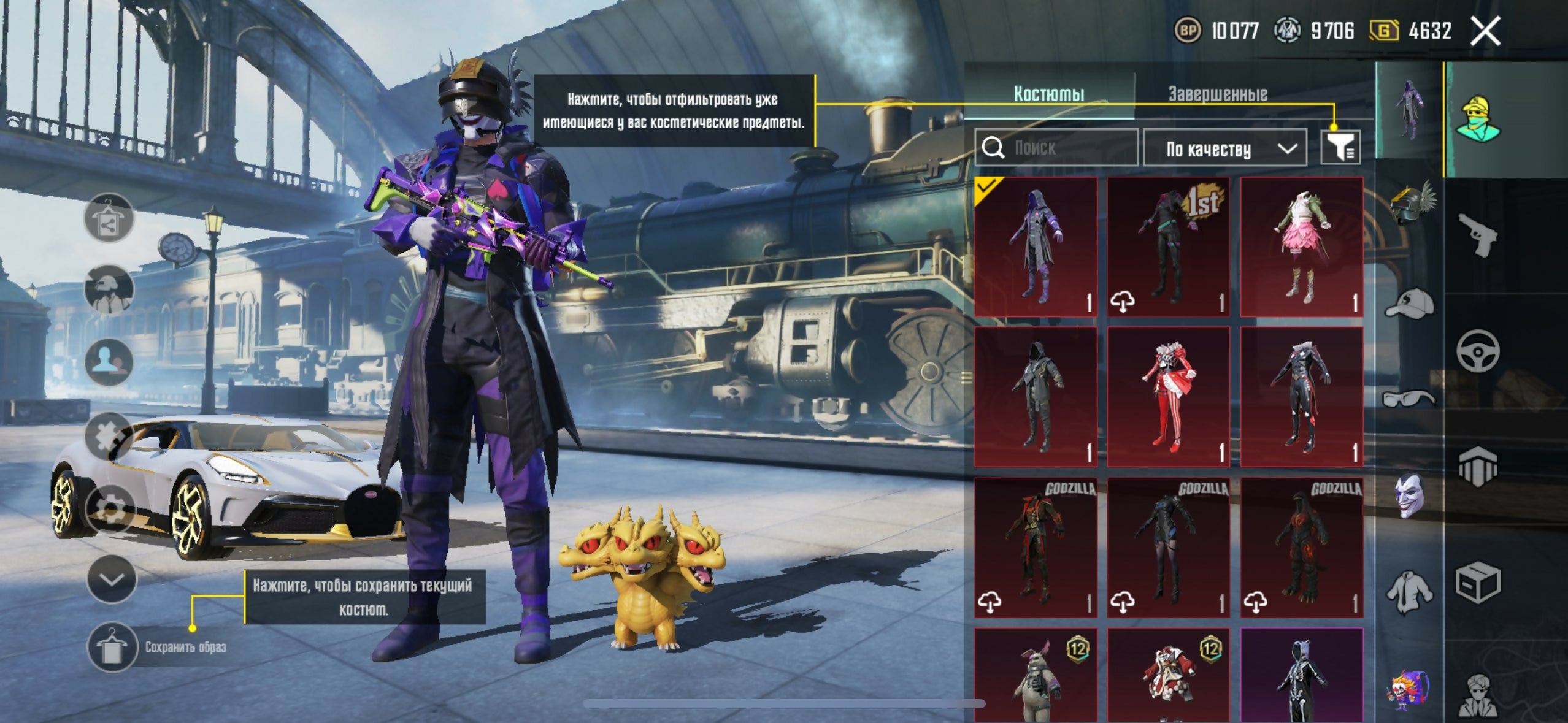
Task: Click the Поиск search field
Action: coord(1056,148)
